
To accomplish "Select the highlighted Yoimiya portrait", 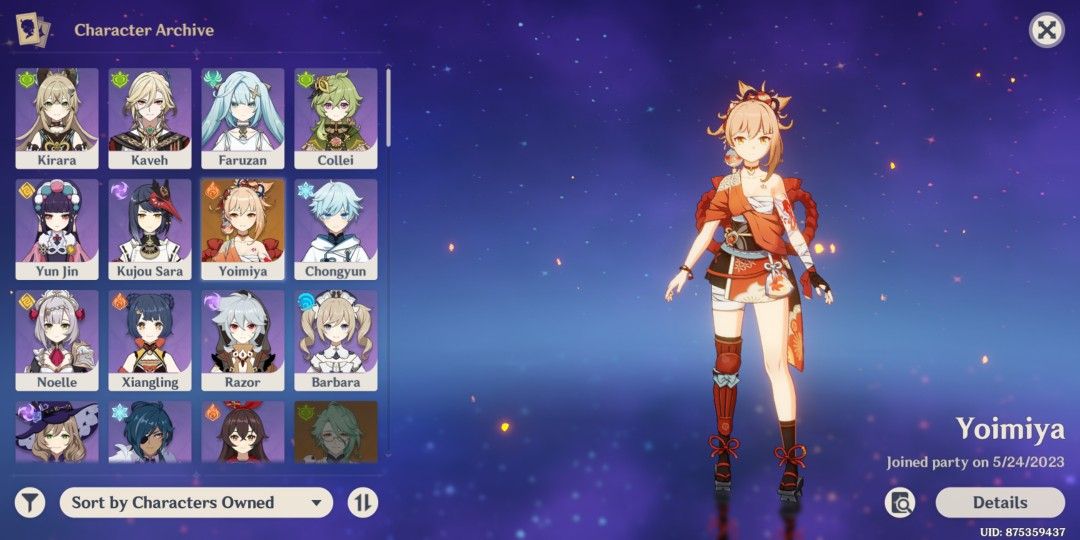I will 242,229.
